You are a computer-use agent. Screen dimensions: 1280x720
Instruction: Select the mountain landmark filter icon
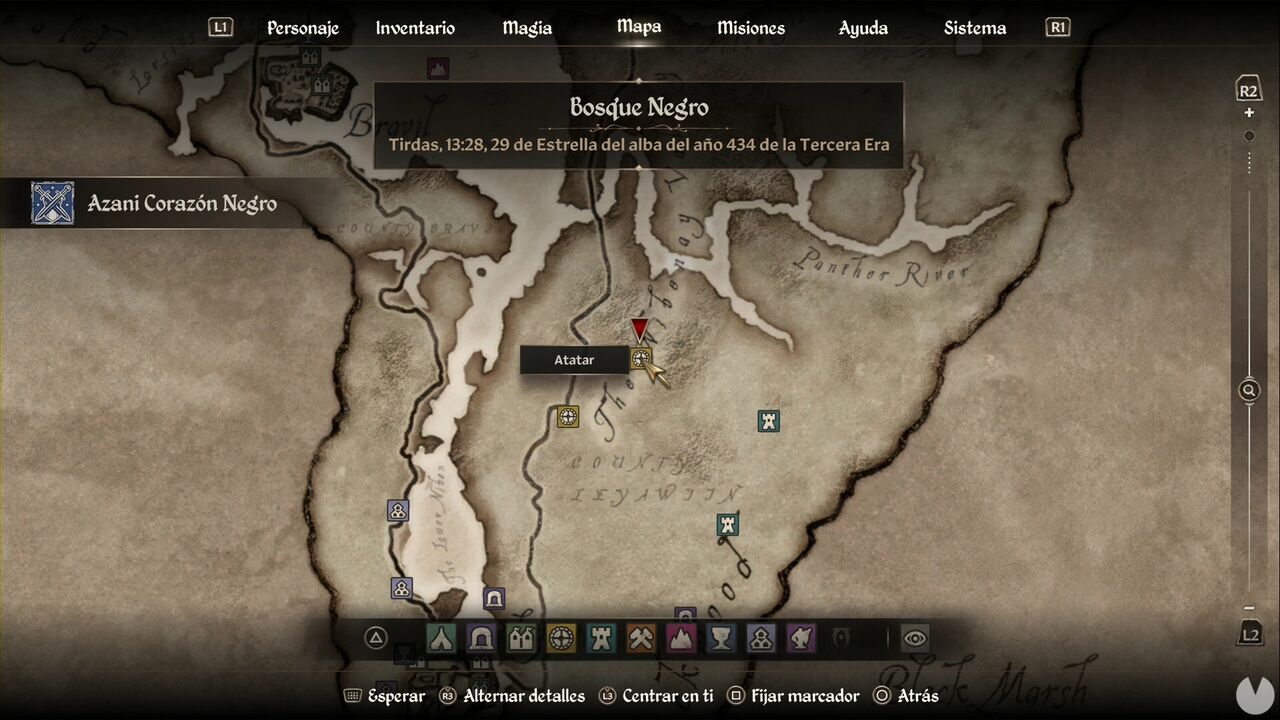point(679,637)
